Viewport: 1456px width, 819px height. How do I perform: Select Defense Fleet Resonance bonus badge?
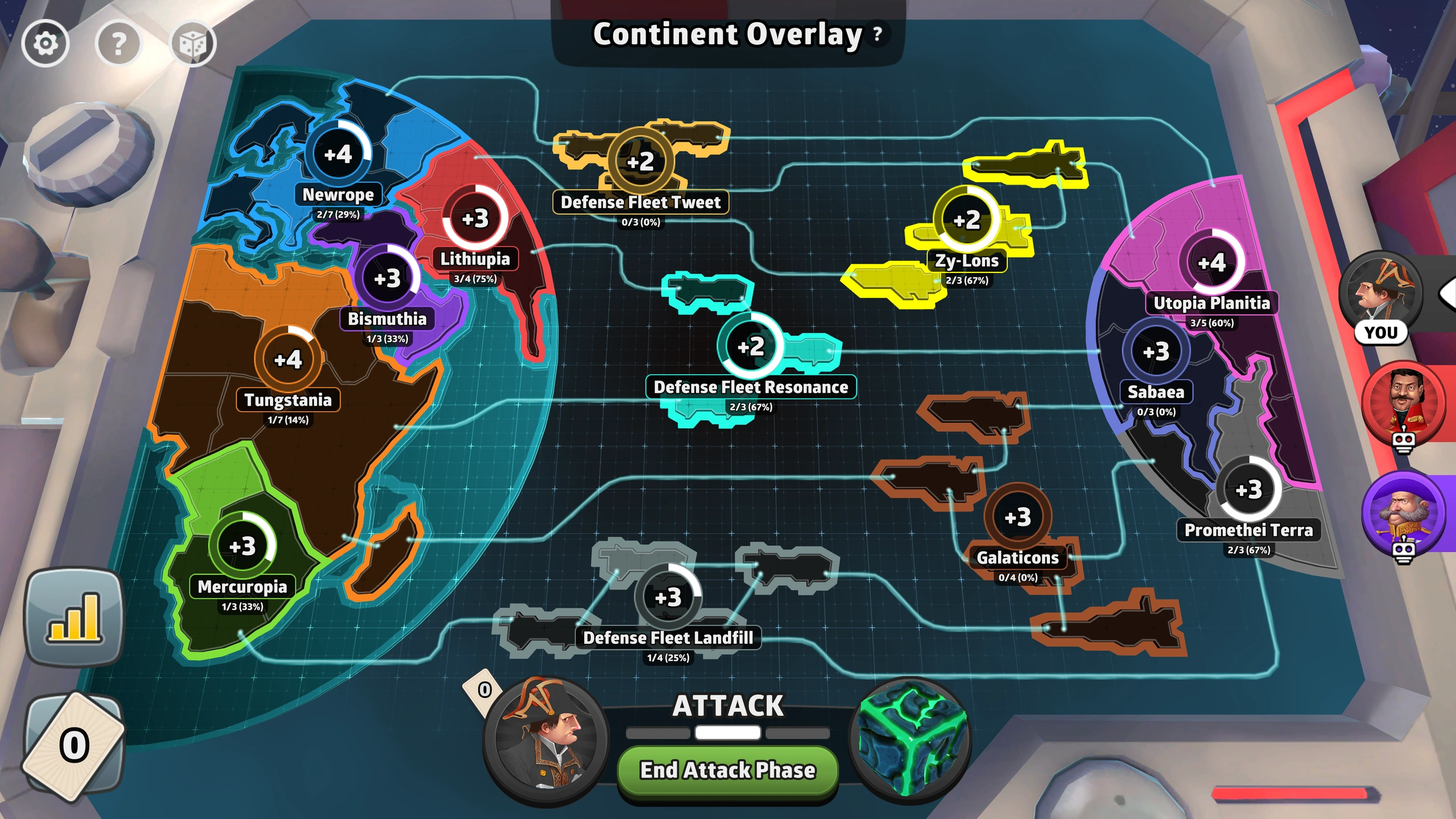point(751,346)
